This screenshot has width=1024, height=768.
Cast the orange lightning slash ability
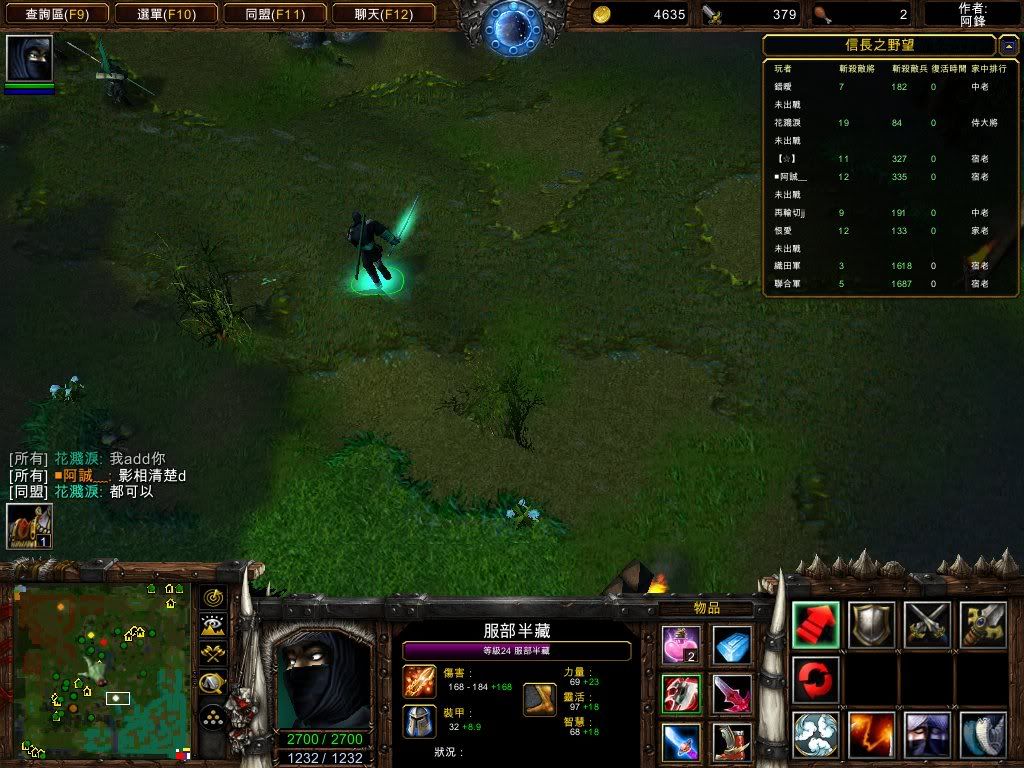click(872, 735)
